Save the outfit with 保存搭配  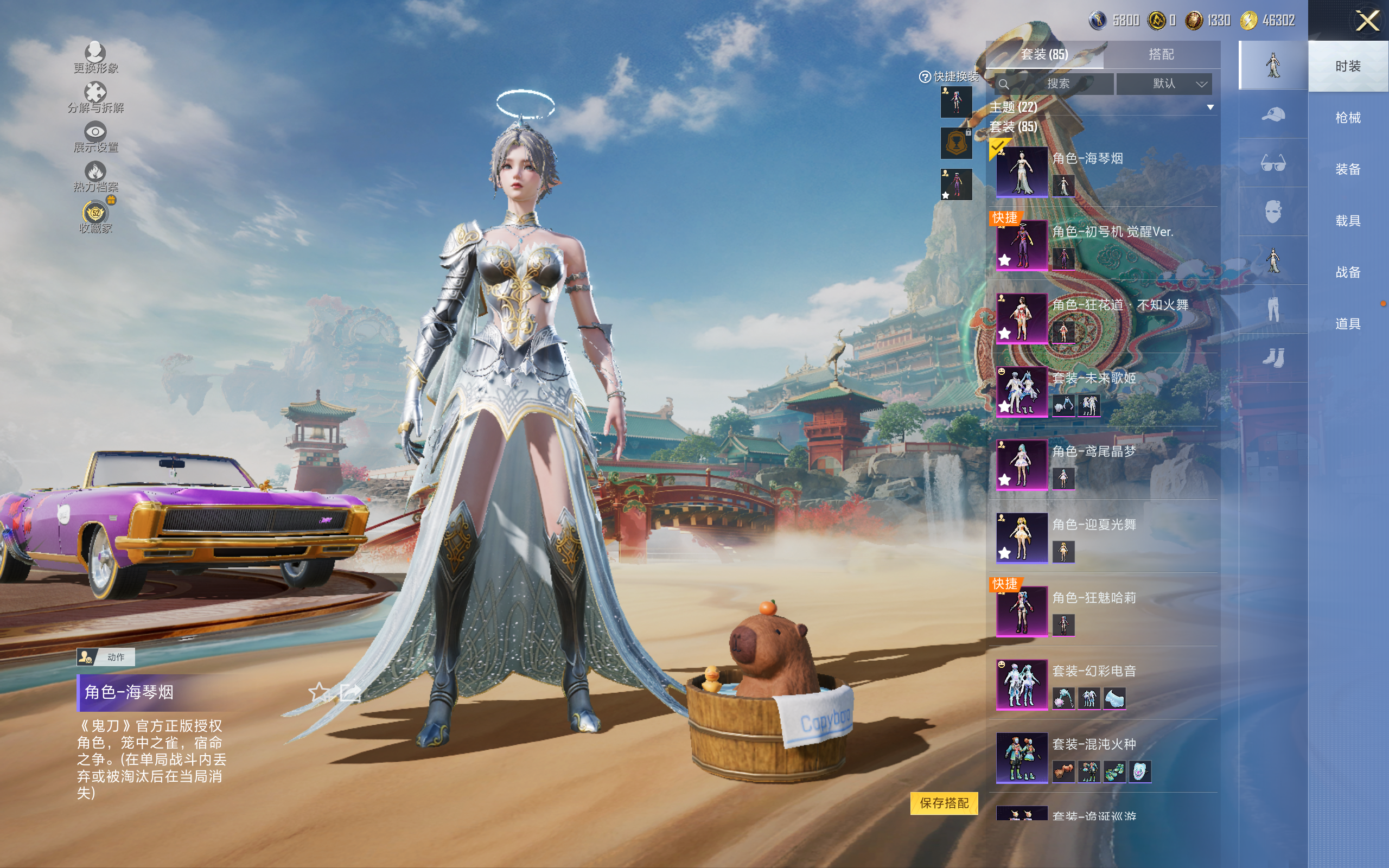(x=944, y=802)
